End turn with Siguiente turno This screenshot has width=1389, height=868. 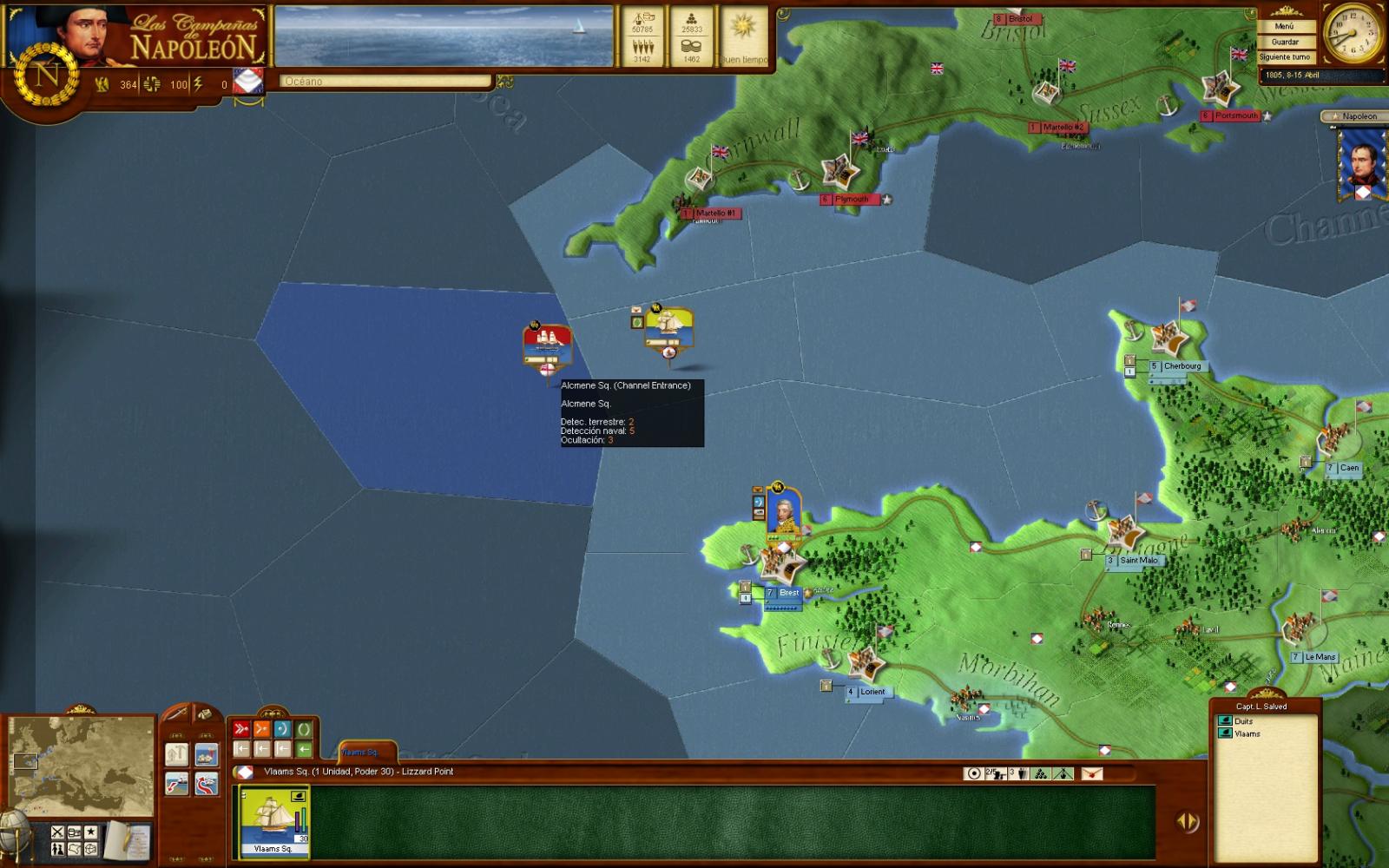click(x=1284, y=57)
